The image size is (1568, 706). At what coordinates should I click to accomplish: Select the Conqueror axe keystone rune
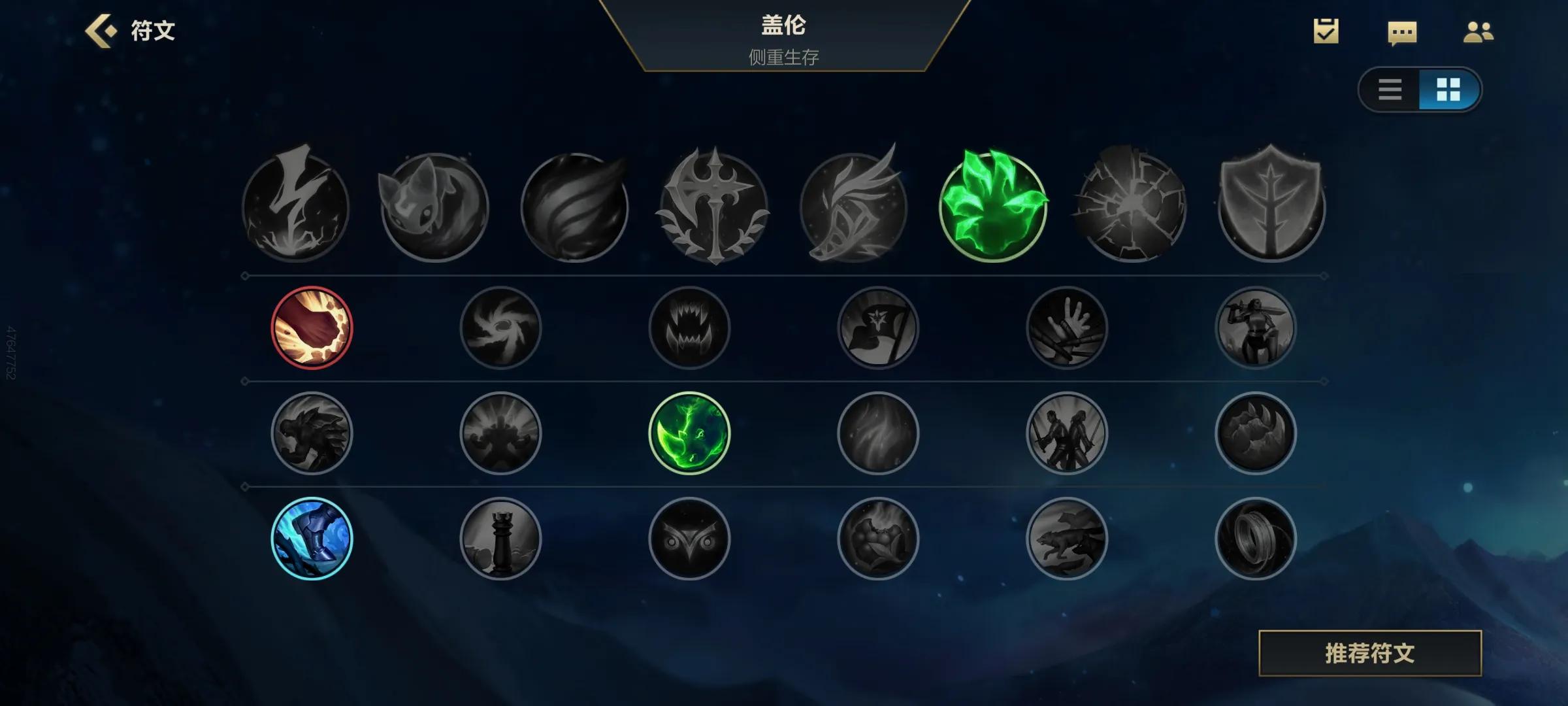[x=714, y=207]
